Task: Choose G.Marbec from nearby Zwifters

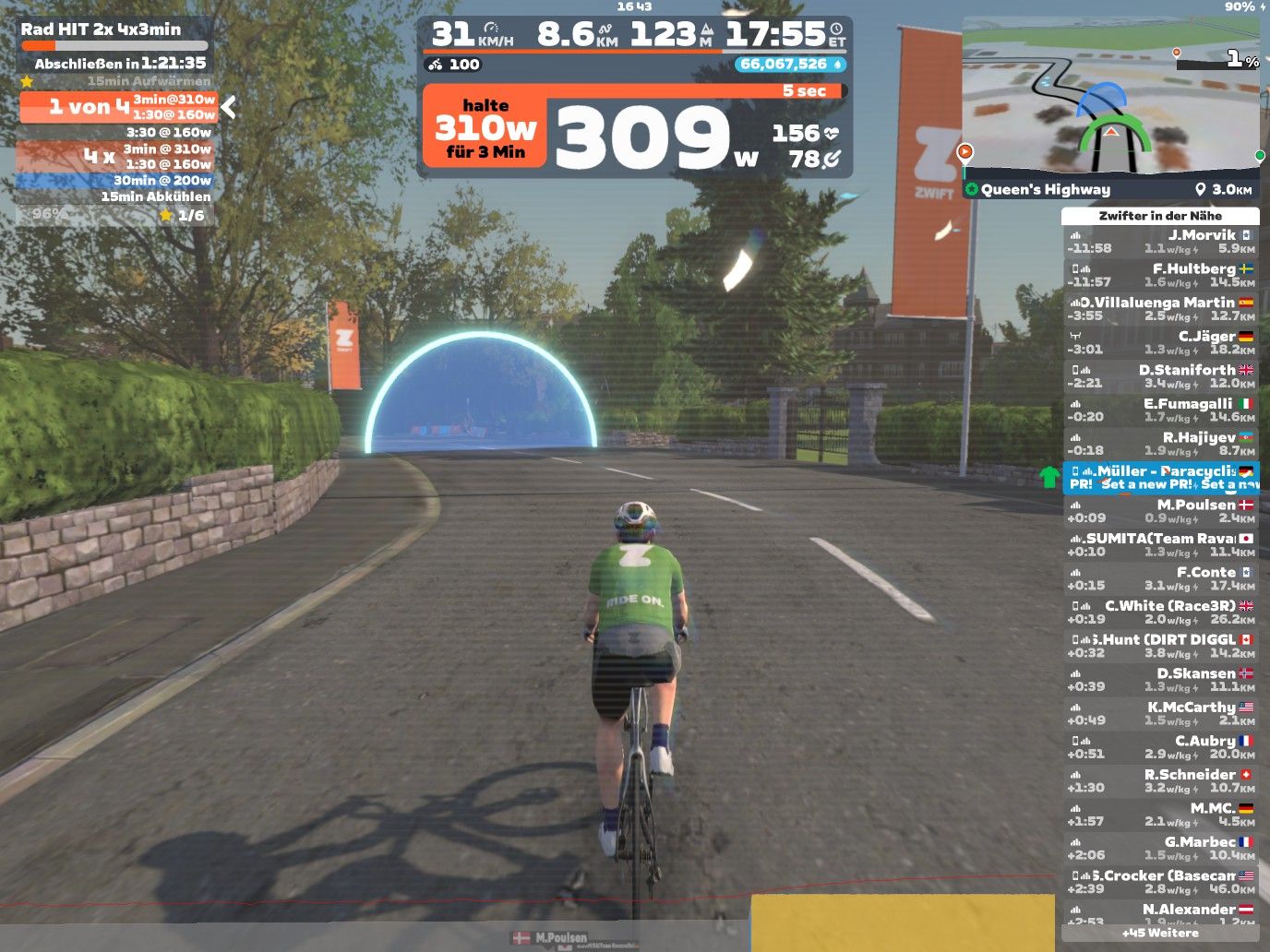Action: click(1160, 848)
